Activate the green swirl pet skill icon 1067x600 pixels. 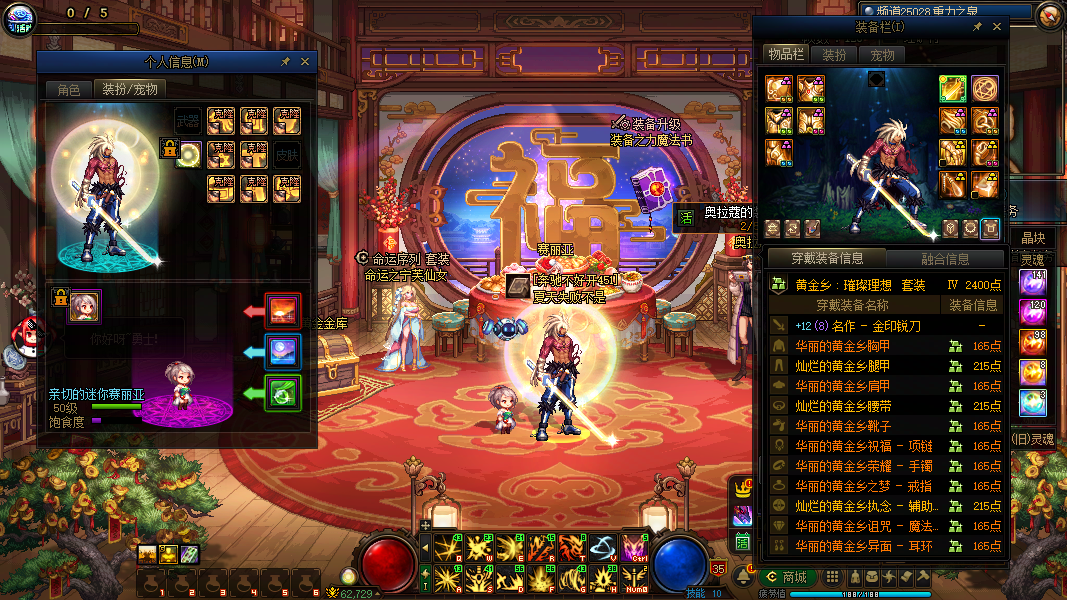coord(281,393)
